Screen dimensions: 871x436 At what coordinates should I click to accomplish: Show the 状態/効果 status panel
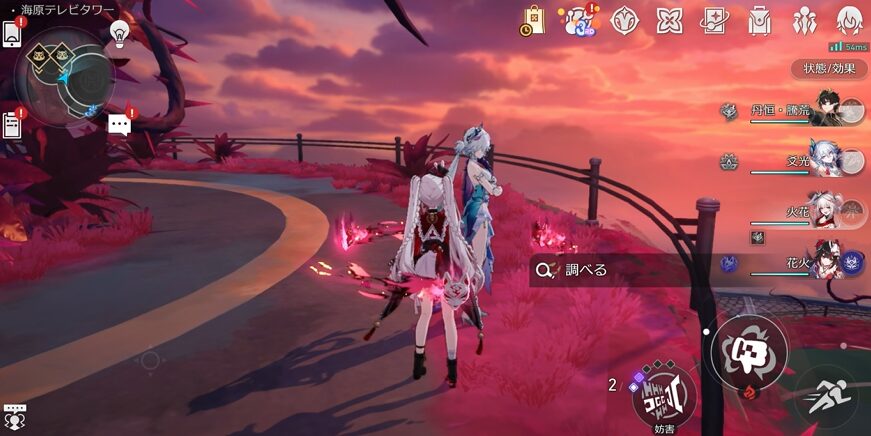tap(830, 69)
